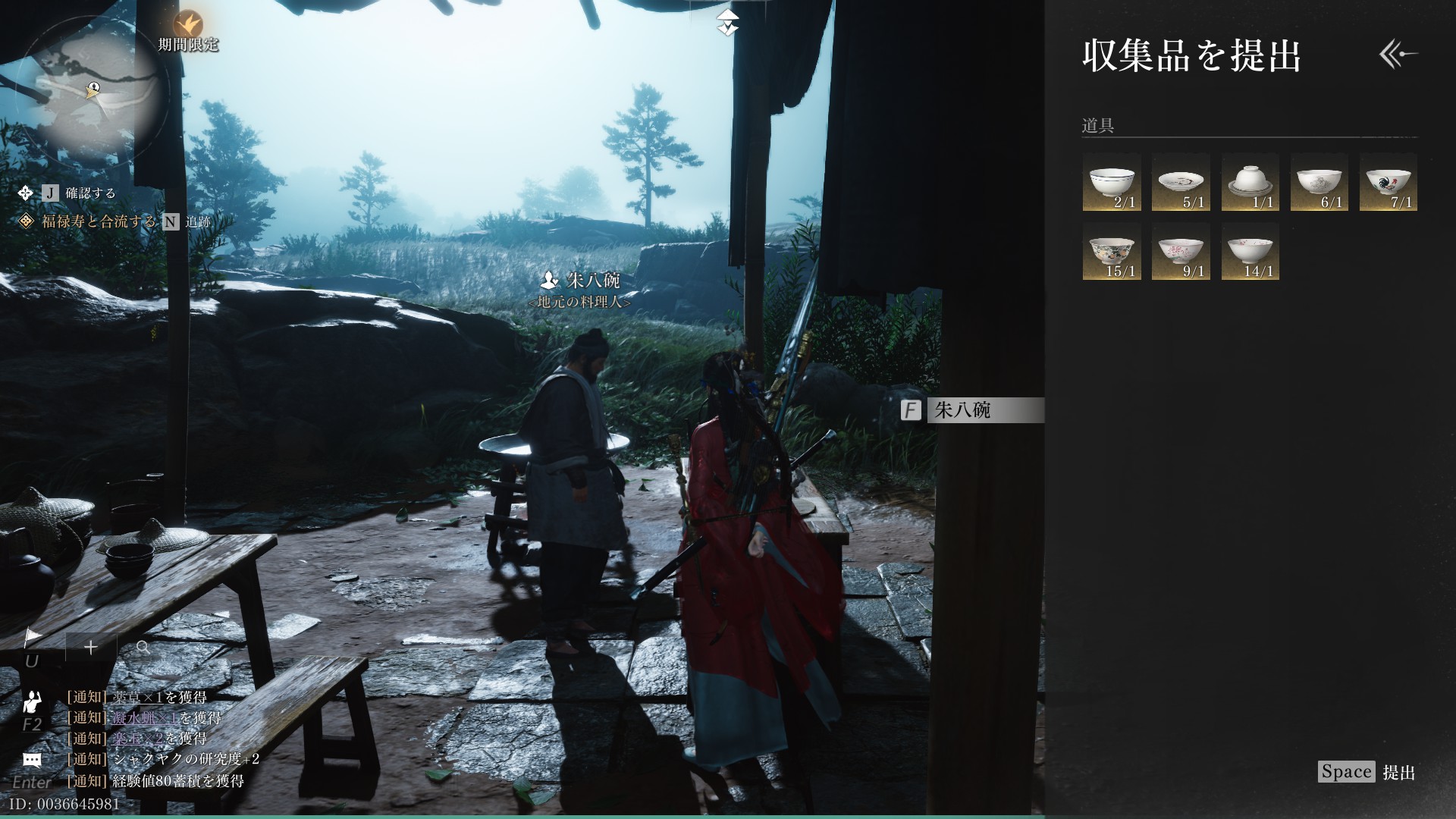Open the 期間限定 limited-time event icon
The width and height of the screenshot is (1456, 819).
[x=187, y=25]
